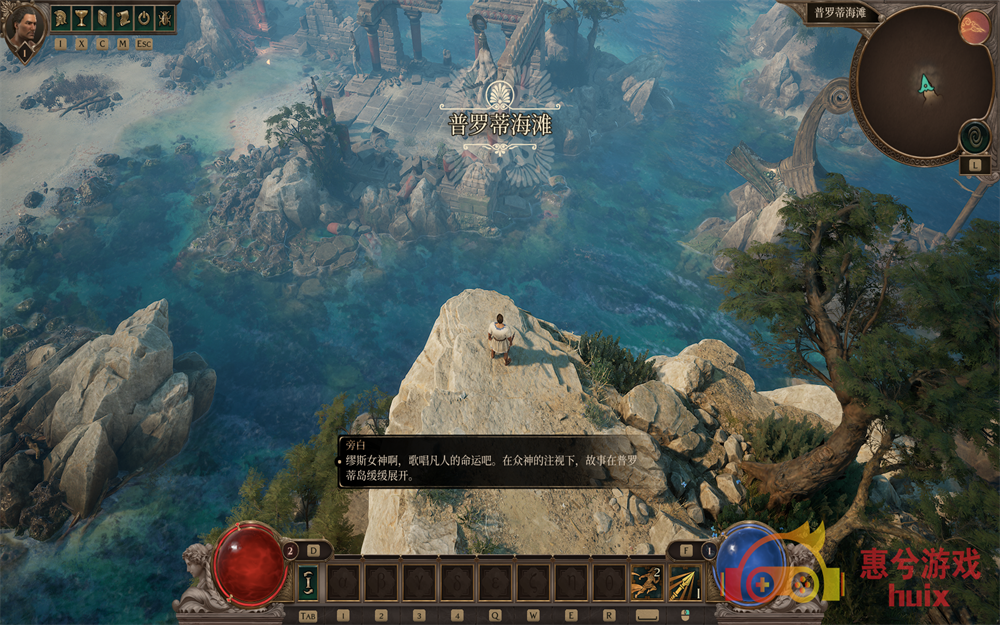The image size is (1000, 625).
Task: Use the red health orb potion
Action: coord(250,563)
